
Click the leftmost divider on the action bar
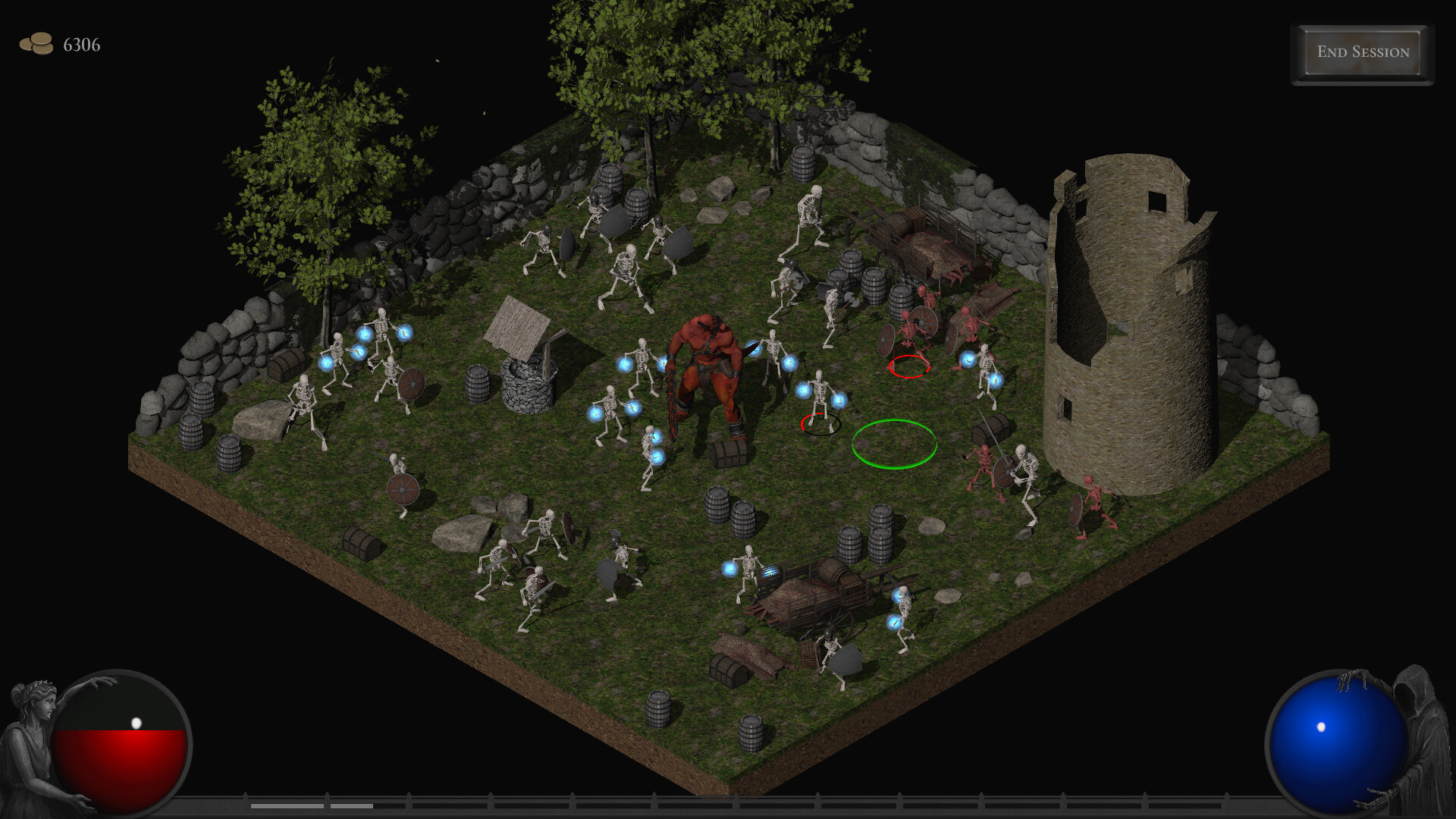pos(245,798)
